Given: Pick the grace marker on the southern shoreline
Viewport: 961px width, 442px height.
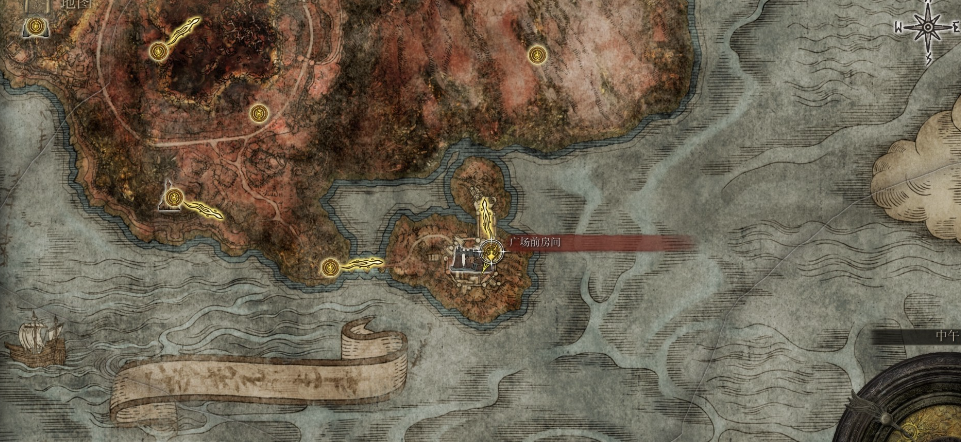Looking at the screenshot, I should pos(331,267).
